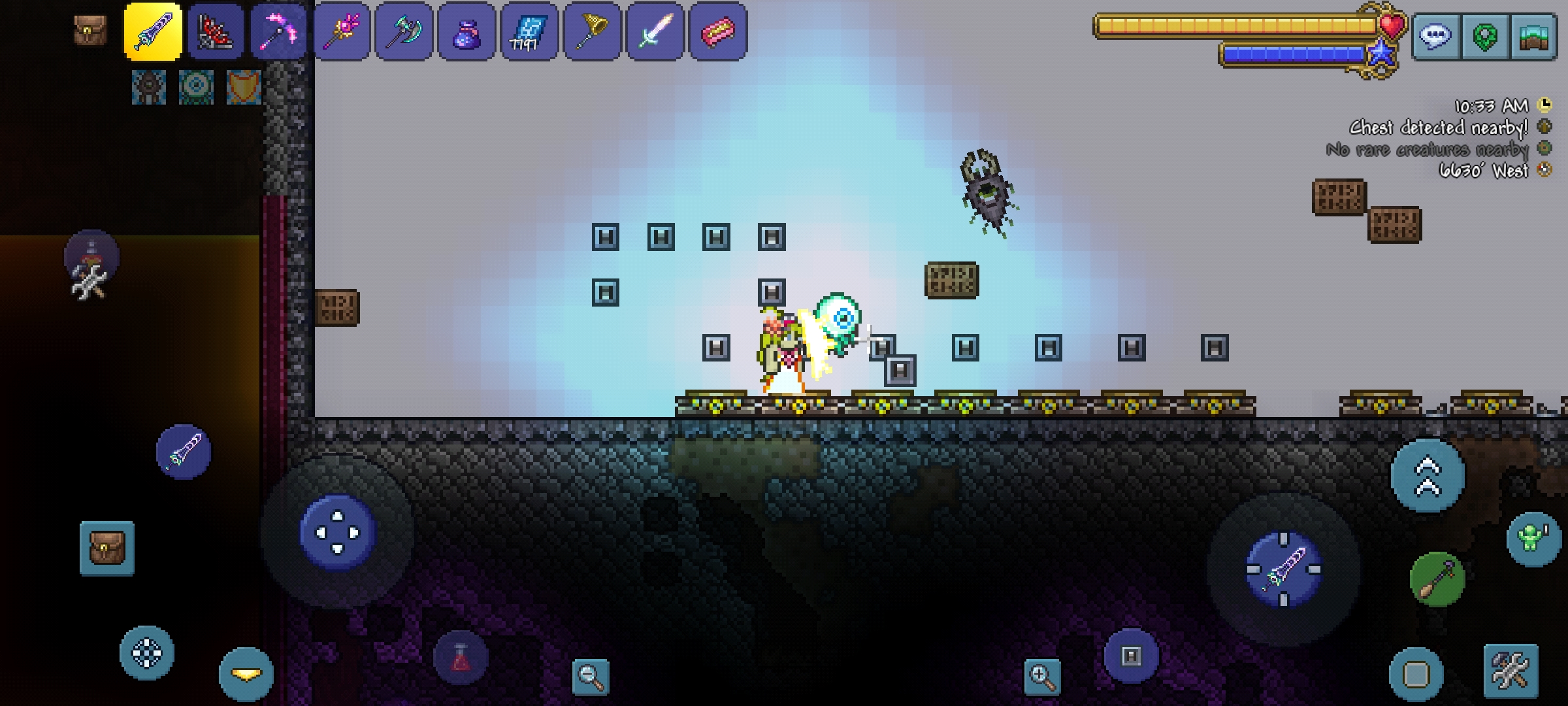Select the pink gem staff slot

point(341,31)
